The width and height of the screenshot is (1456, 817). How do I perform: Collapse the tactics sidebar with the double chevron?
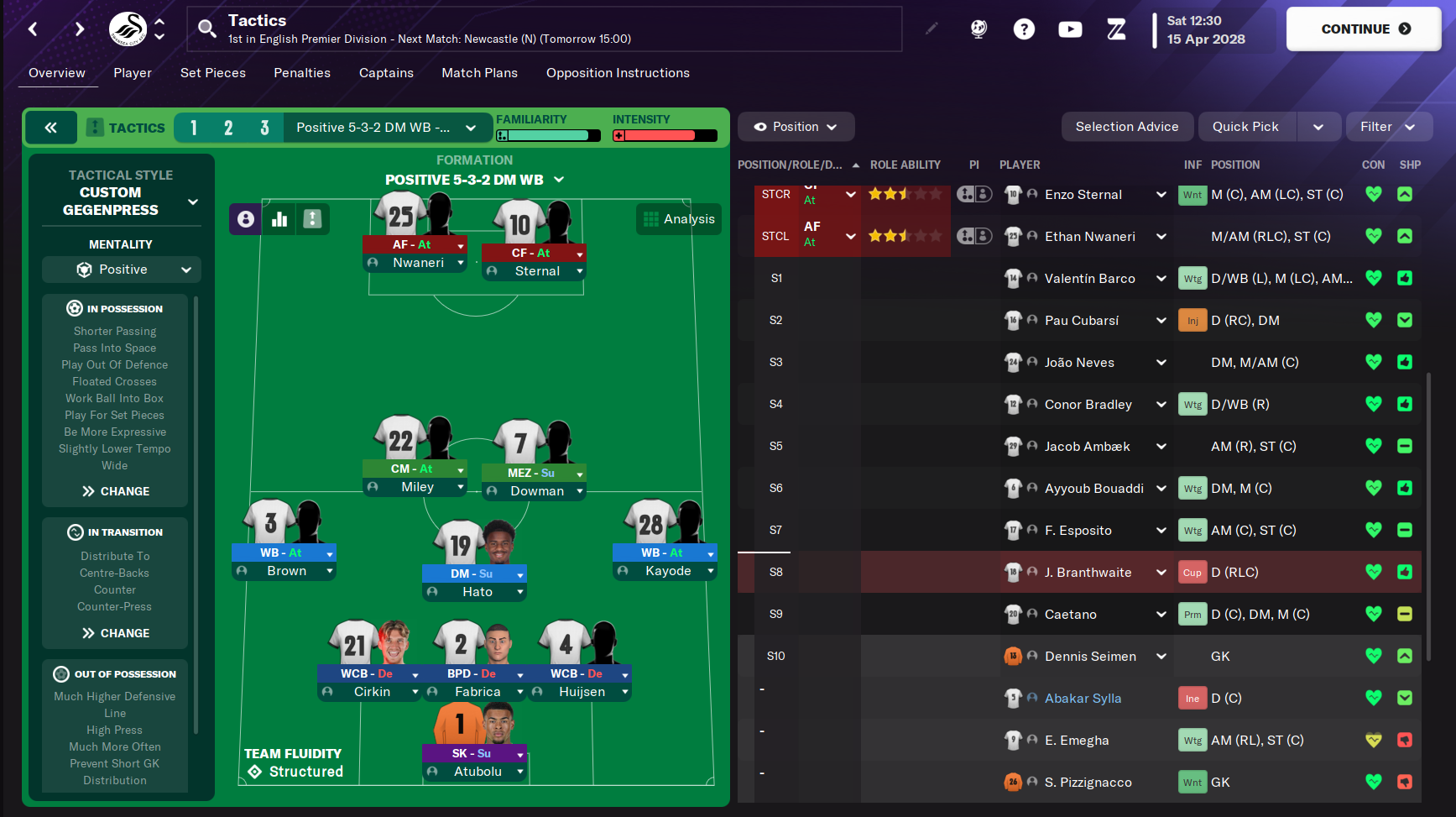50,128
